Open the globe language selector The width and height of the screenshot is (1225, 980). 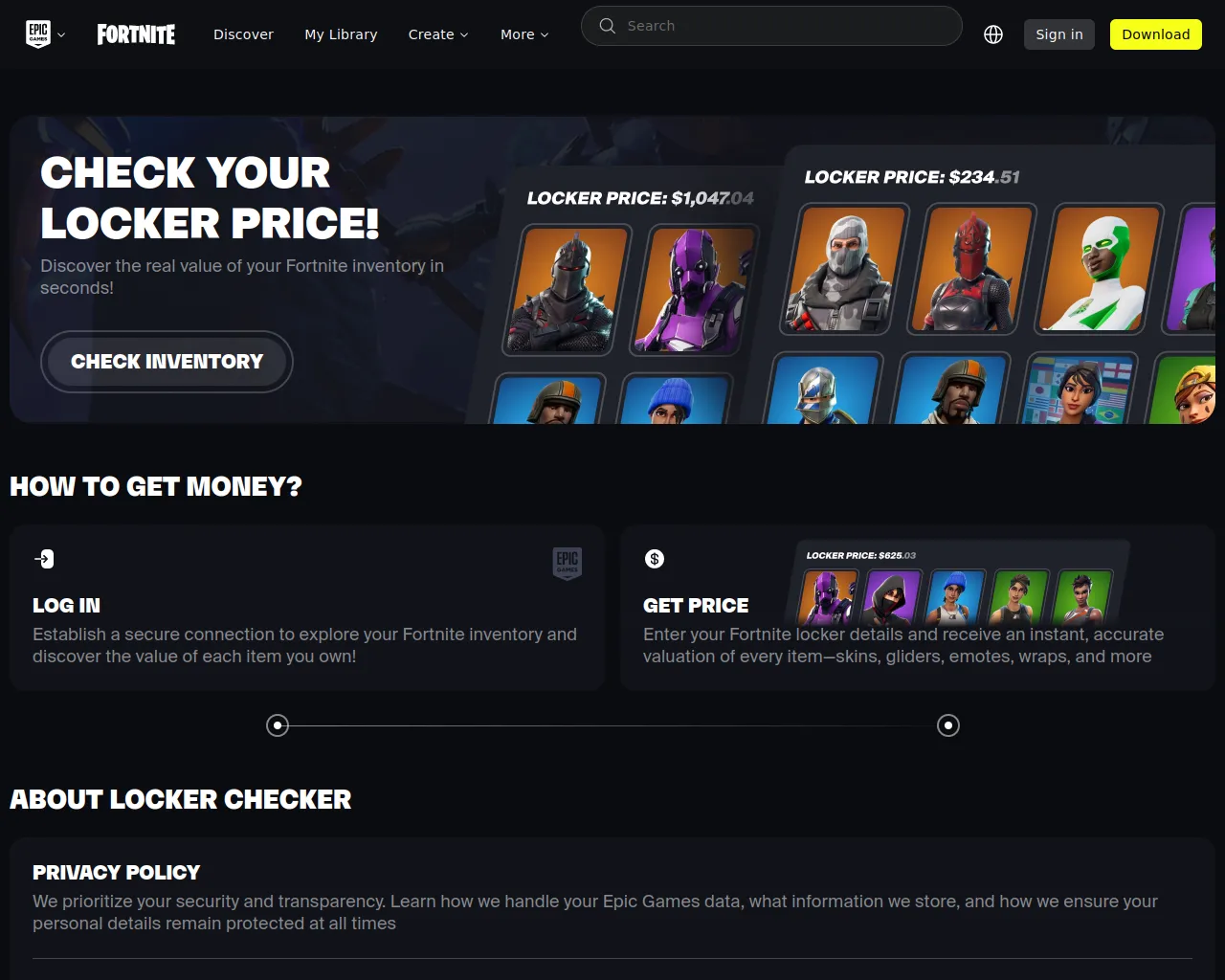993,34
